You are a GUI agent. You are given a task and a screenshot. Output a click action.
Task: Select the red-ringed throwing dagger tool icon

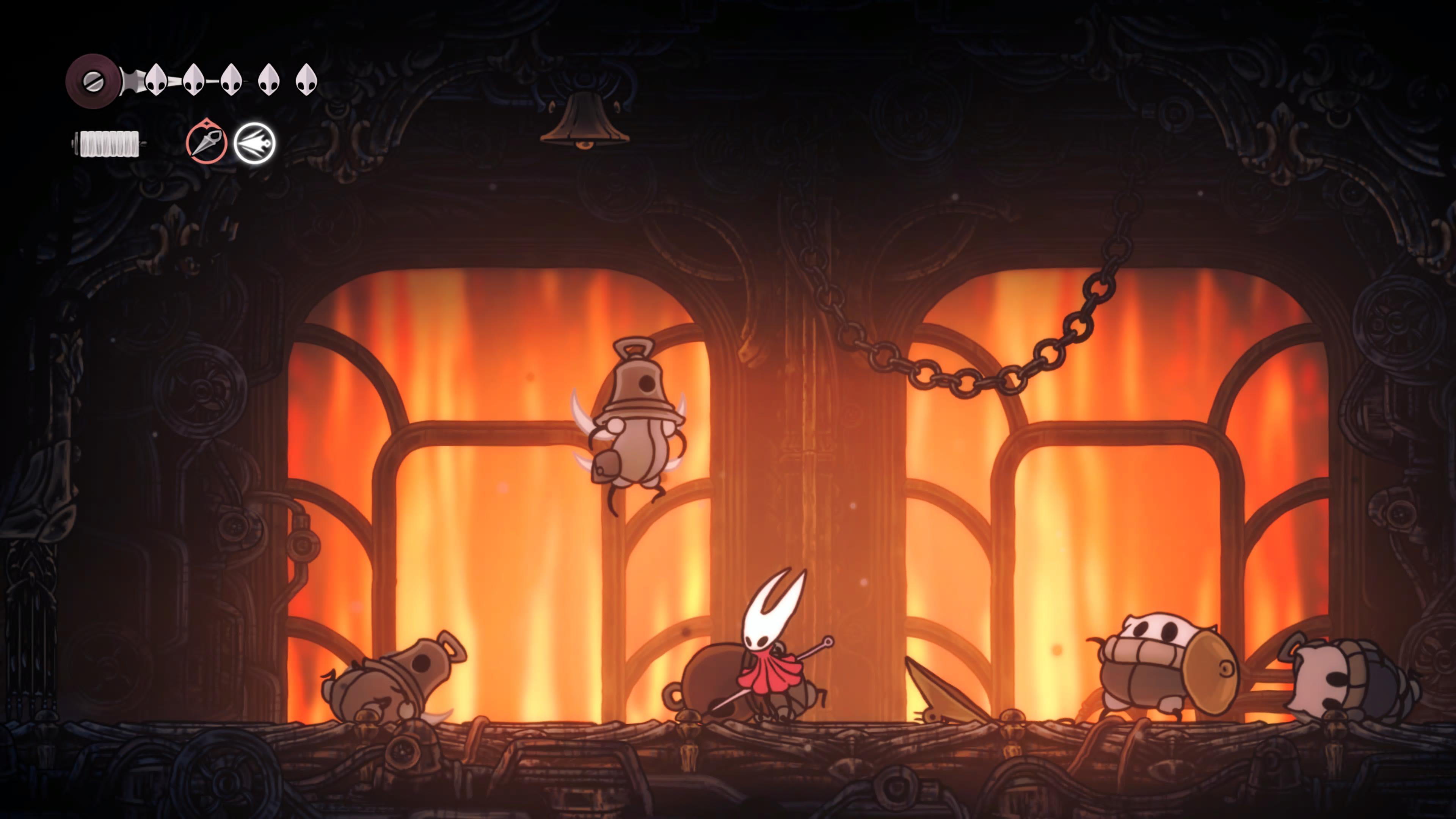[x=206, y=143]
